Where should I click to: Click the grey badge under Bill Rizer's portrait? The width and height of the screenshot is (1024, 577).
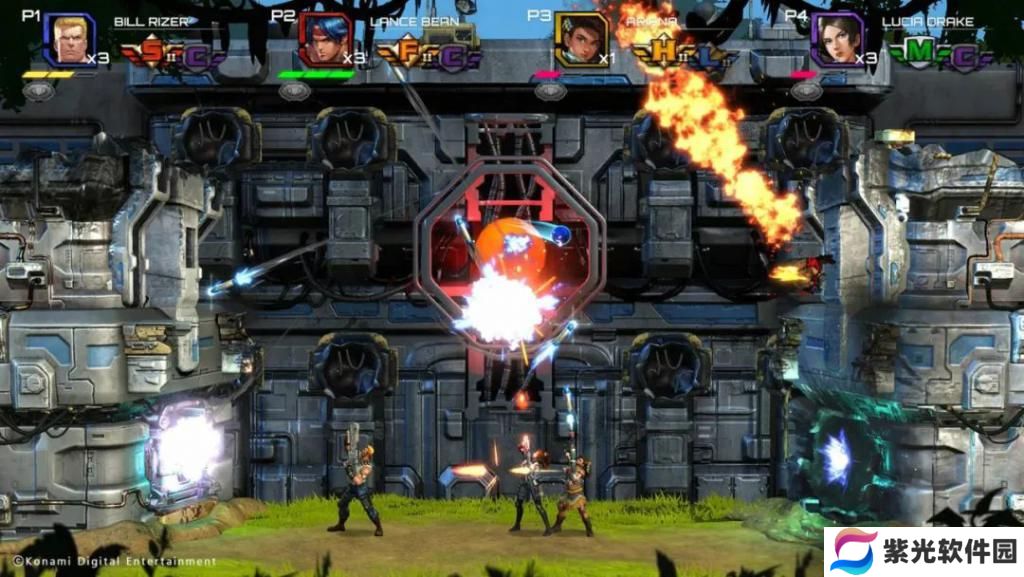39,91
